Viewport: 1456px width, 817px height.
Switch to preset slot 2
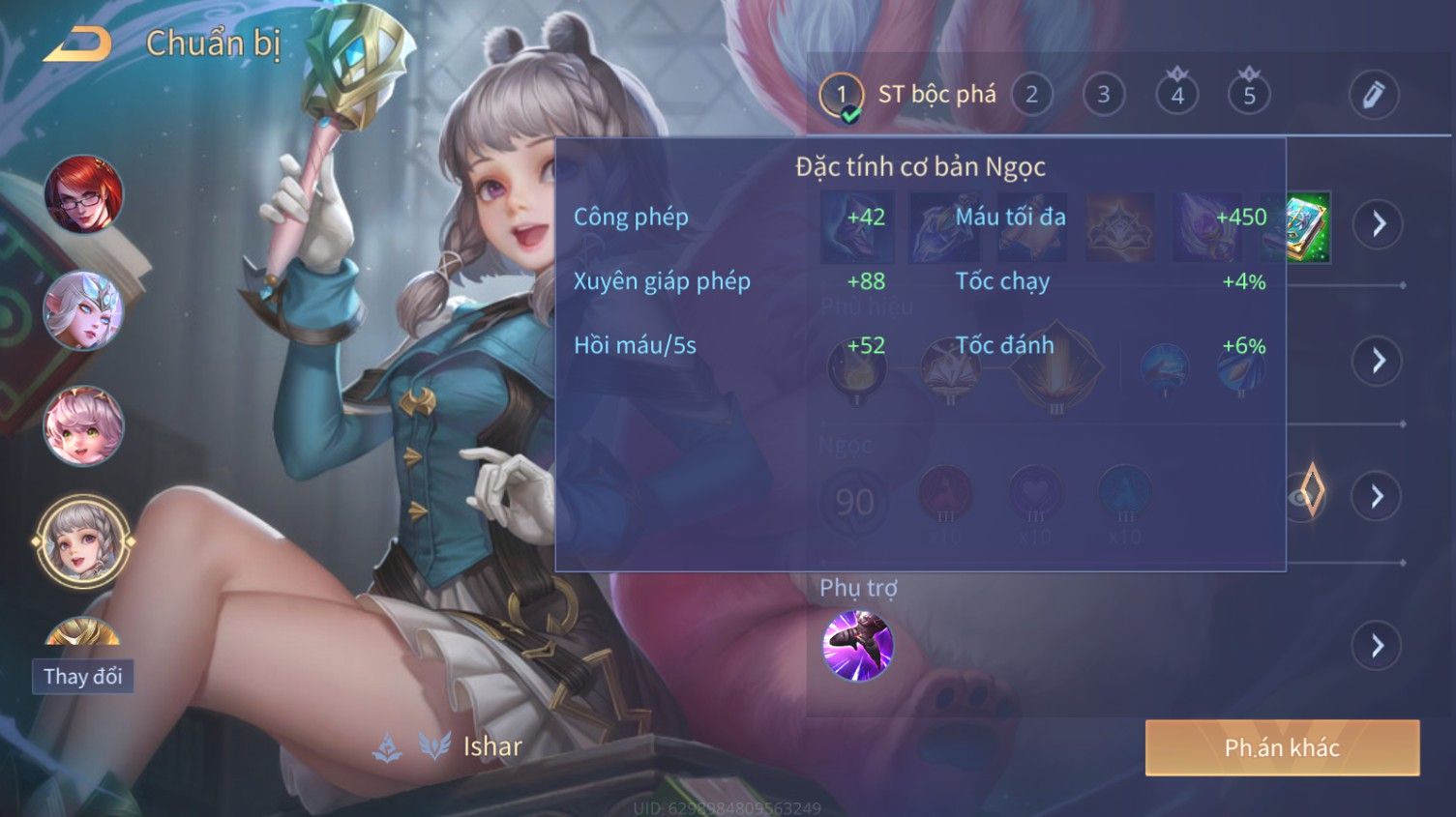tap(1031, 95)
